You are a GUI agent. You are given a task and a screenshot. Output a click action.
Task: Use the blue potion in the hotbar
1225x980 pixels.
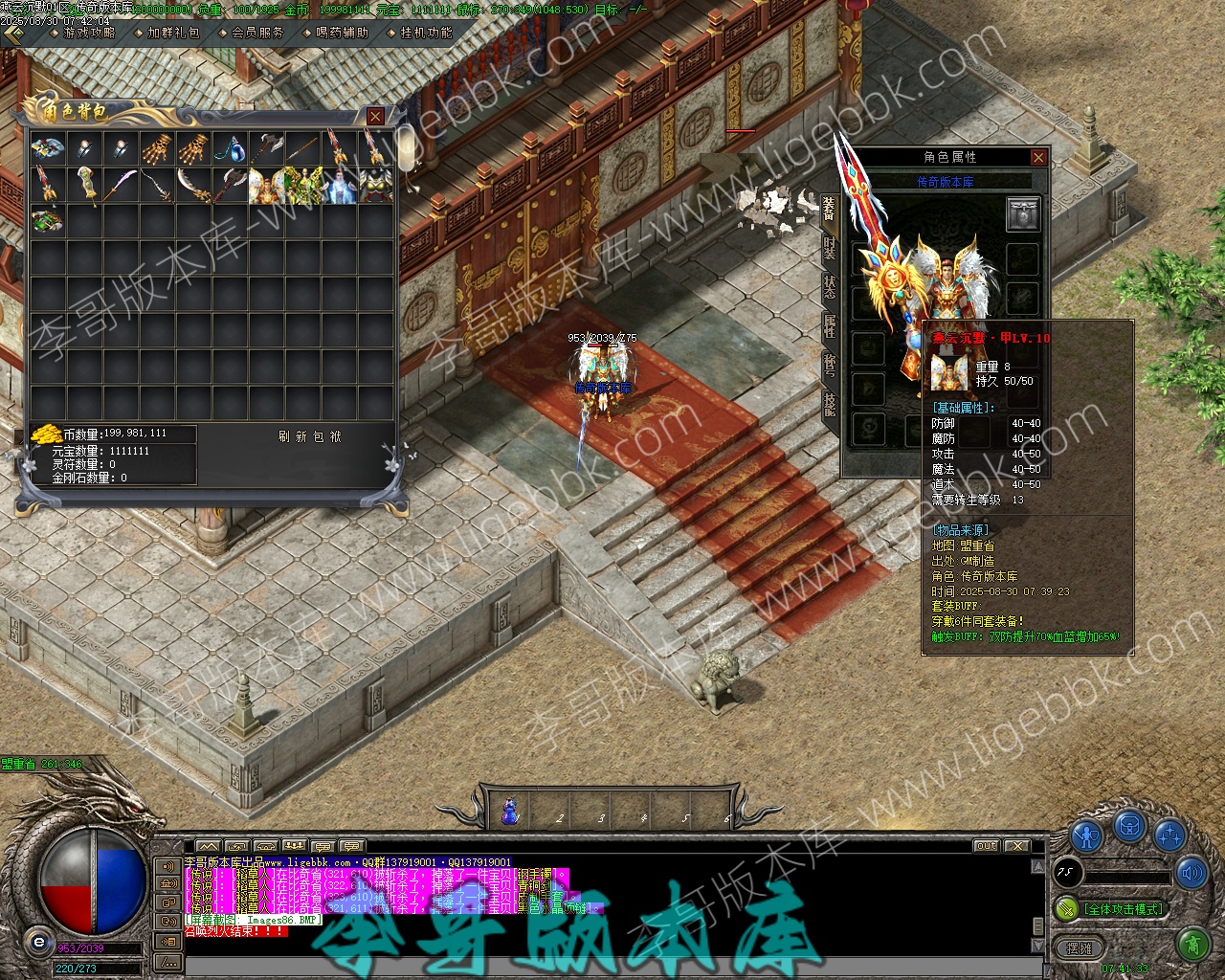[x=510, y=813]
